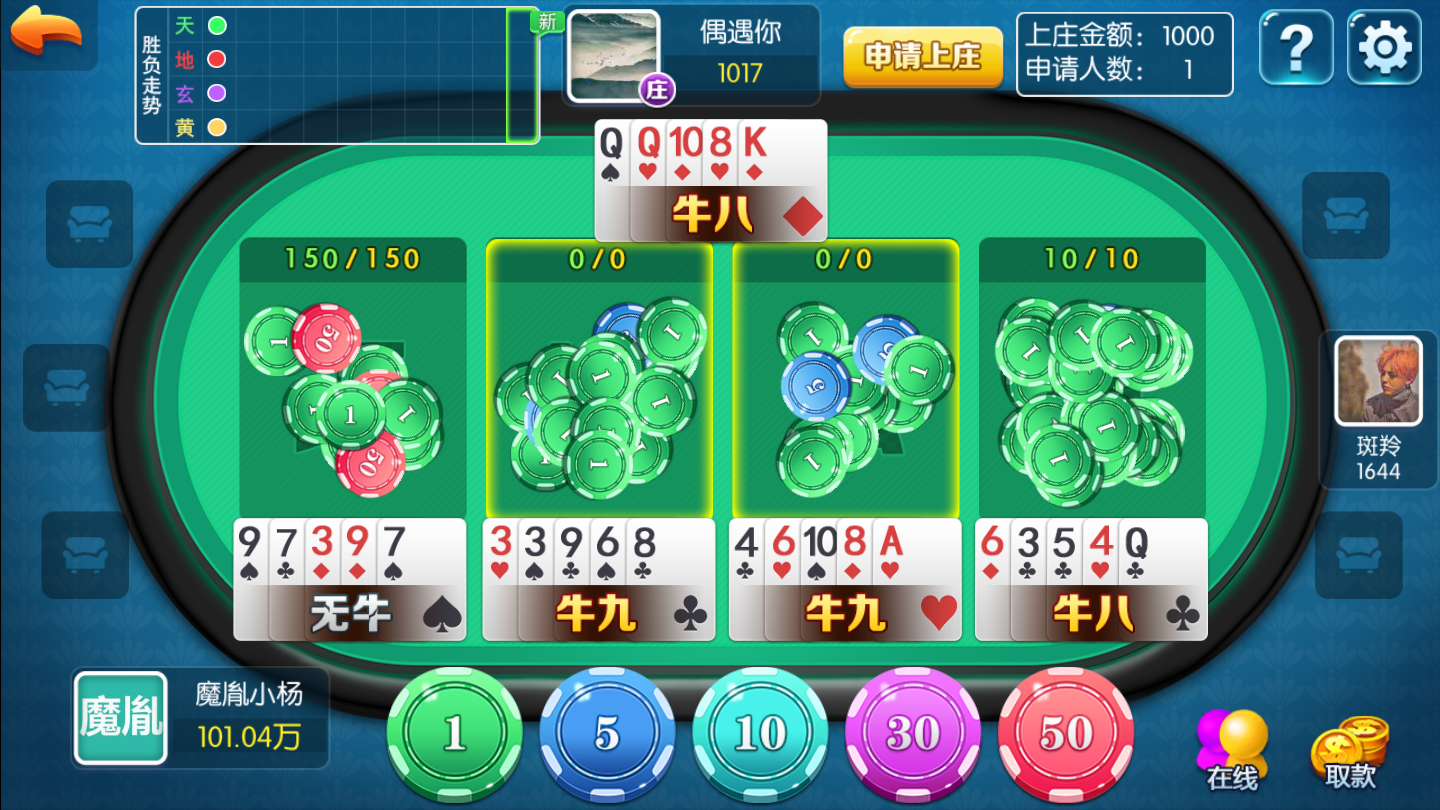Pick the purple 30 betting chip
The height and width of the screenshot is (810, 1440).
point(913,735)
